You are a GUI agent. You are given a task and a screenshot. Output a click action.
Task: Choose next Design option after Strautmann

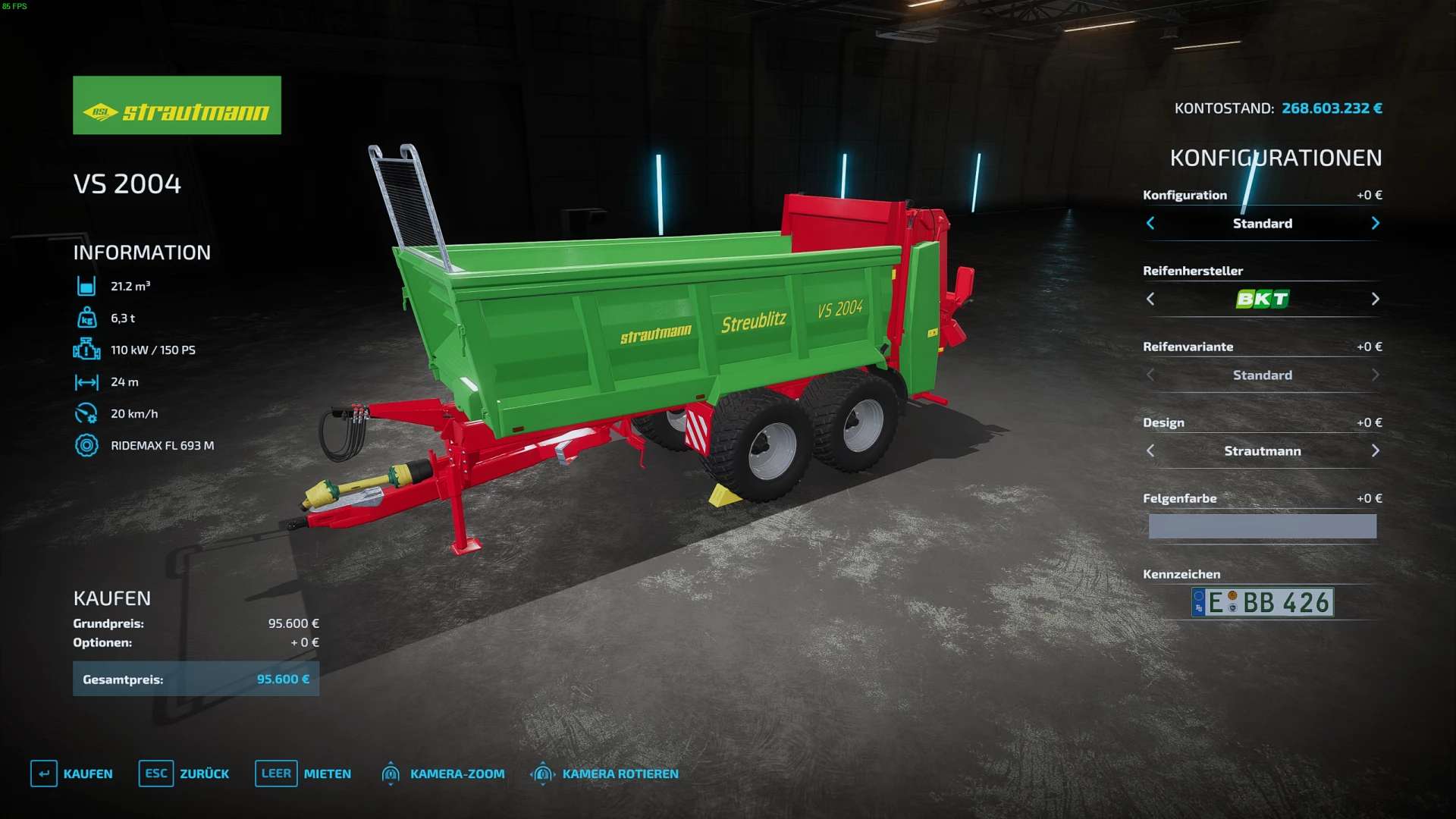tap(1375, 450)
